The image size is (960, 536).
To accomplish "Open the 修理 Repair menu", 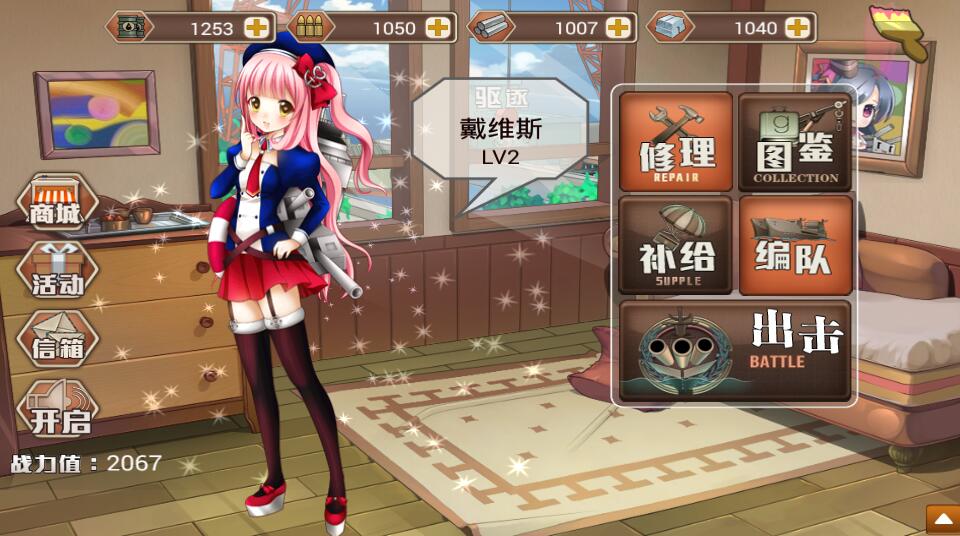I will pos(676,142).
